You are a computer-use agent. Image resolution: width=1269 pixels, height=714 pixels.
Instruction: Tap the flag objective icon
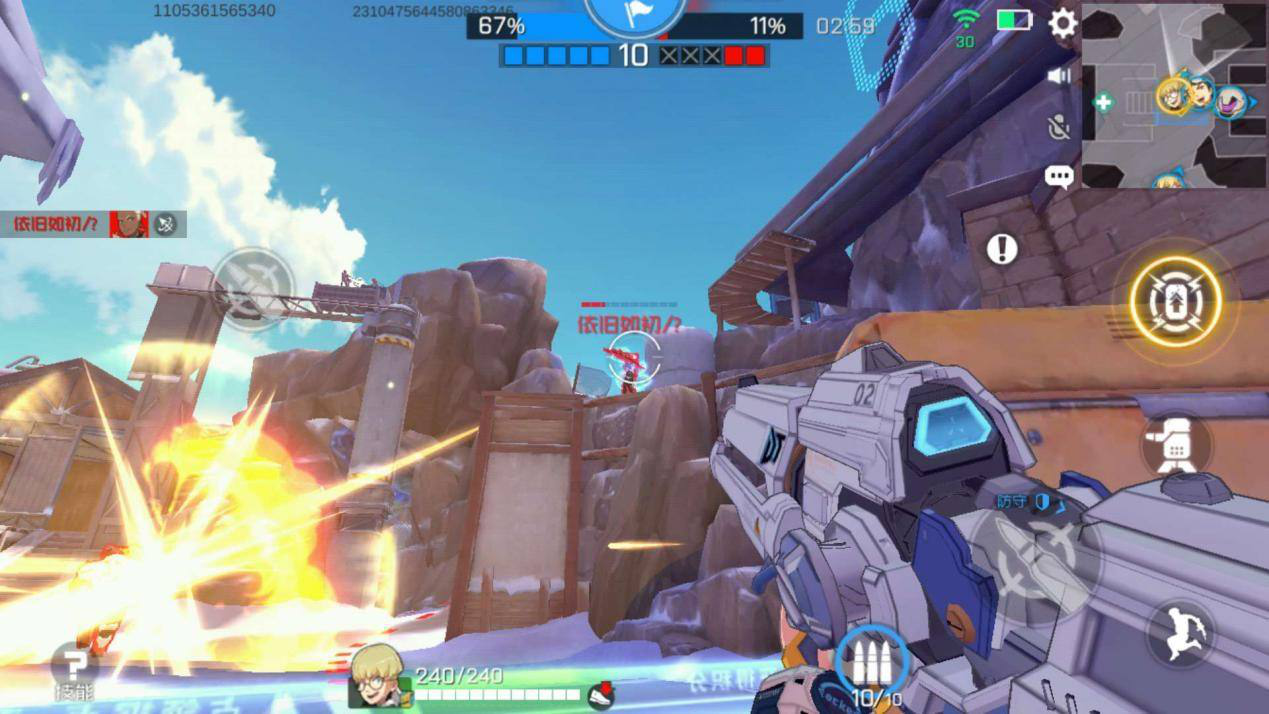point(634,14)
